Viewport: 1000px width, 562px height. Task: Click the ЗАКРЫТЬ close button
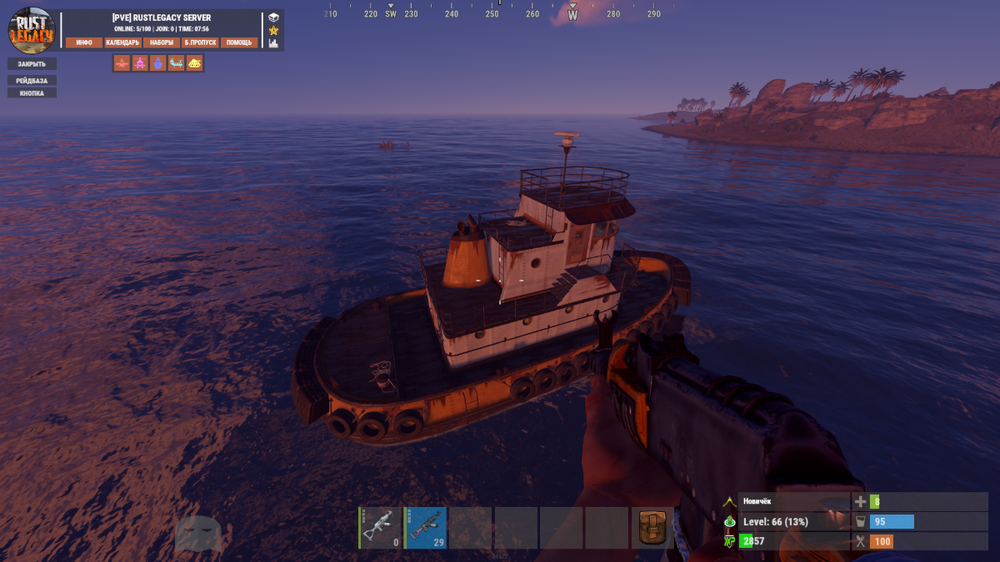coord(32,64)
